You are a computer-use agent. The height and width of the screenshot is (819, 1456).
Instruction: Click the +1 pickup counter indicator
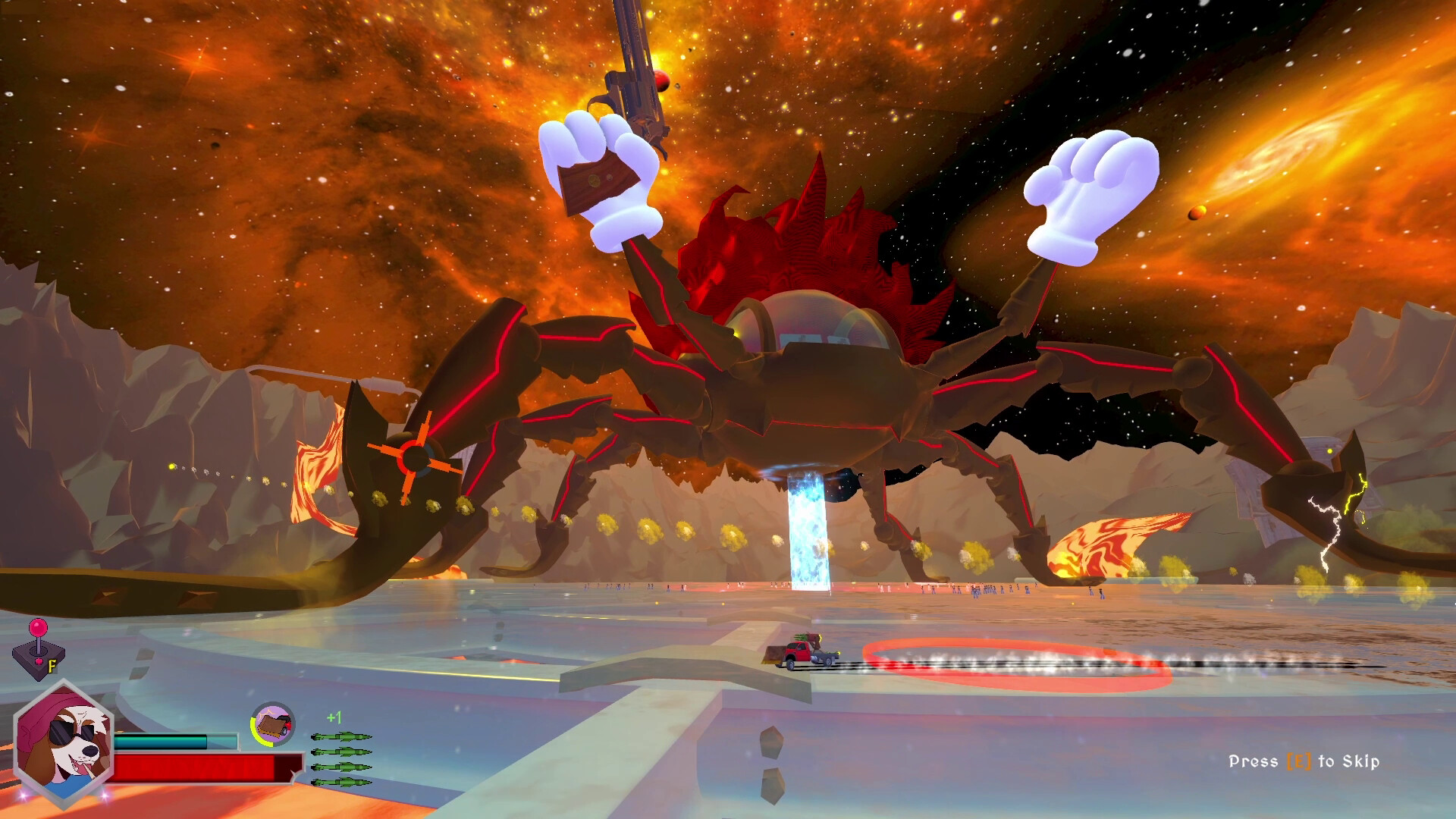point(334,717)
